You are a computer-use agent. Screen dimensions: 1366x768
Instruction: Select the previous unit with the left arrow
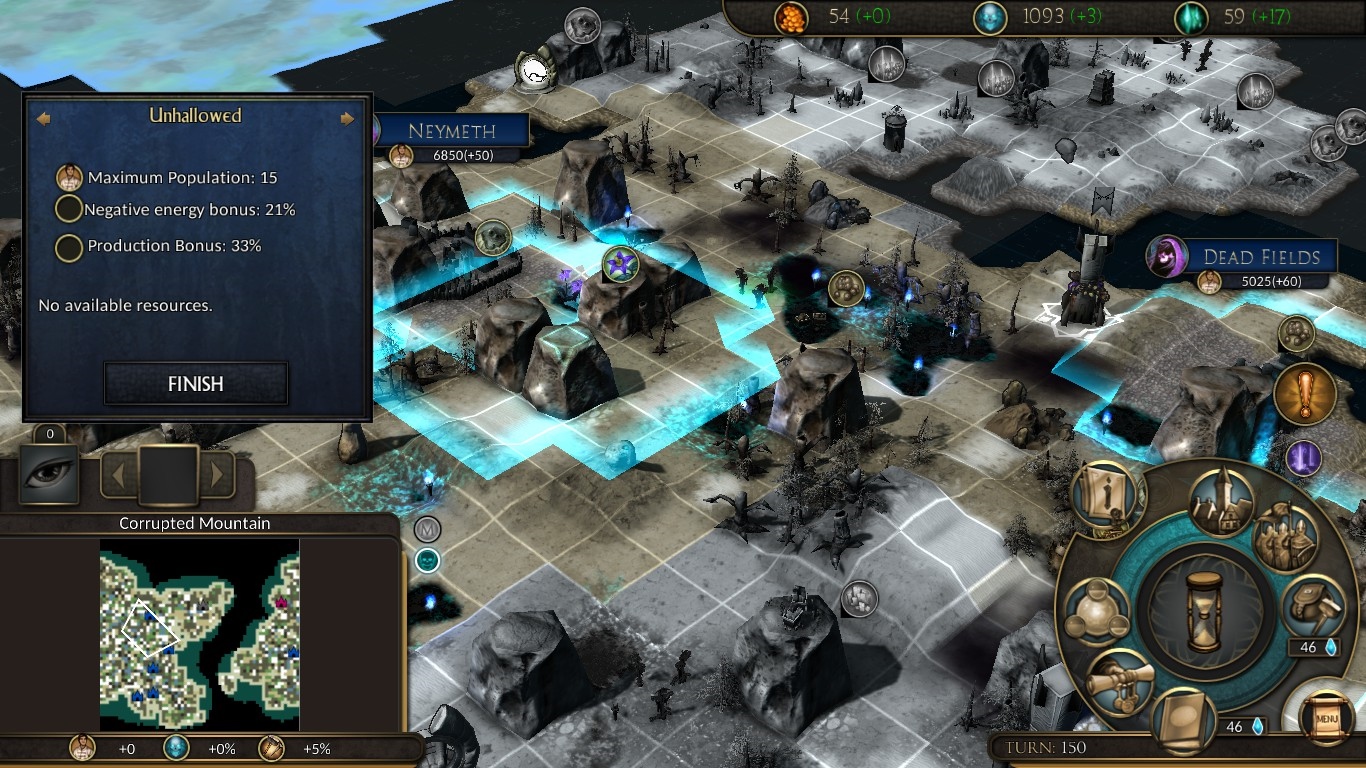click(118, 475)
